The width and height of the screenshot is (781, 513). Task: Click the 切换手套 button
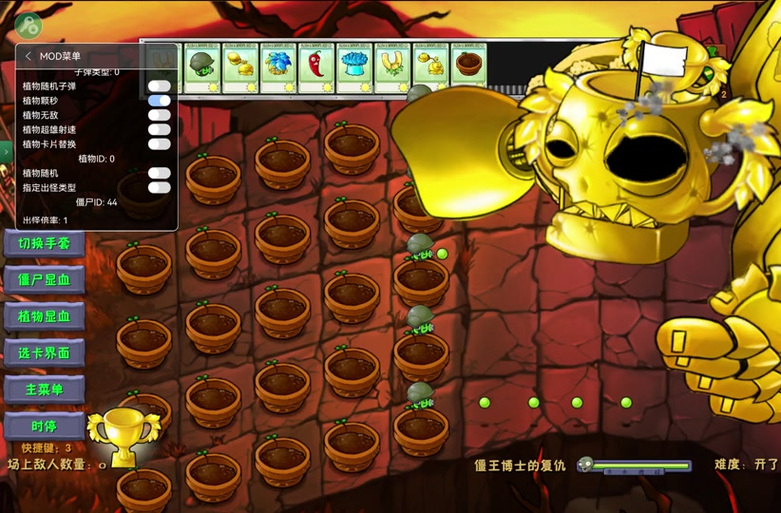coord(44,244)
